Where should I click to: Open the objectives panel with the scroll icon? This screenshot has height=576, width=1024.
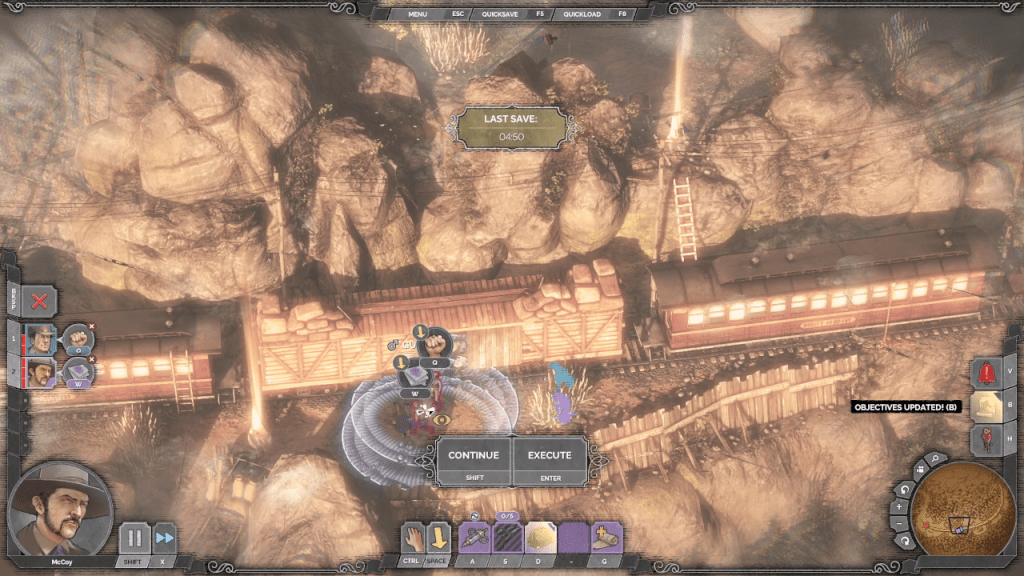tap(986, 406)
